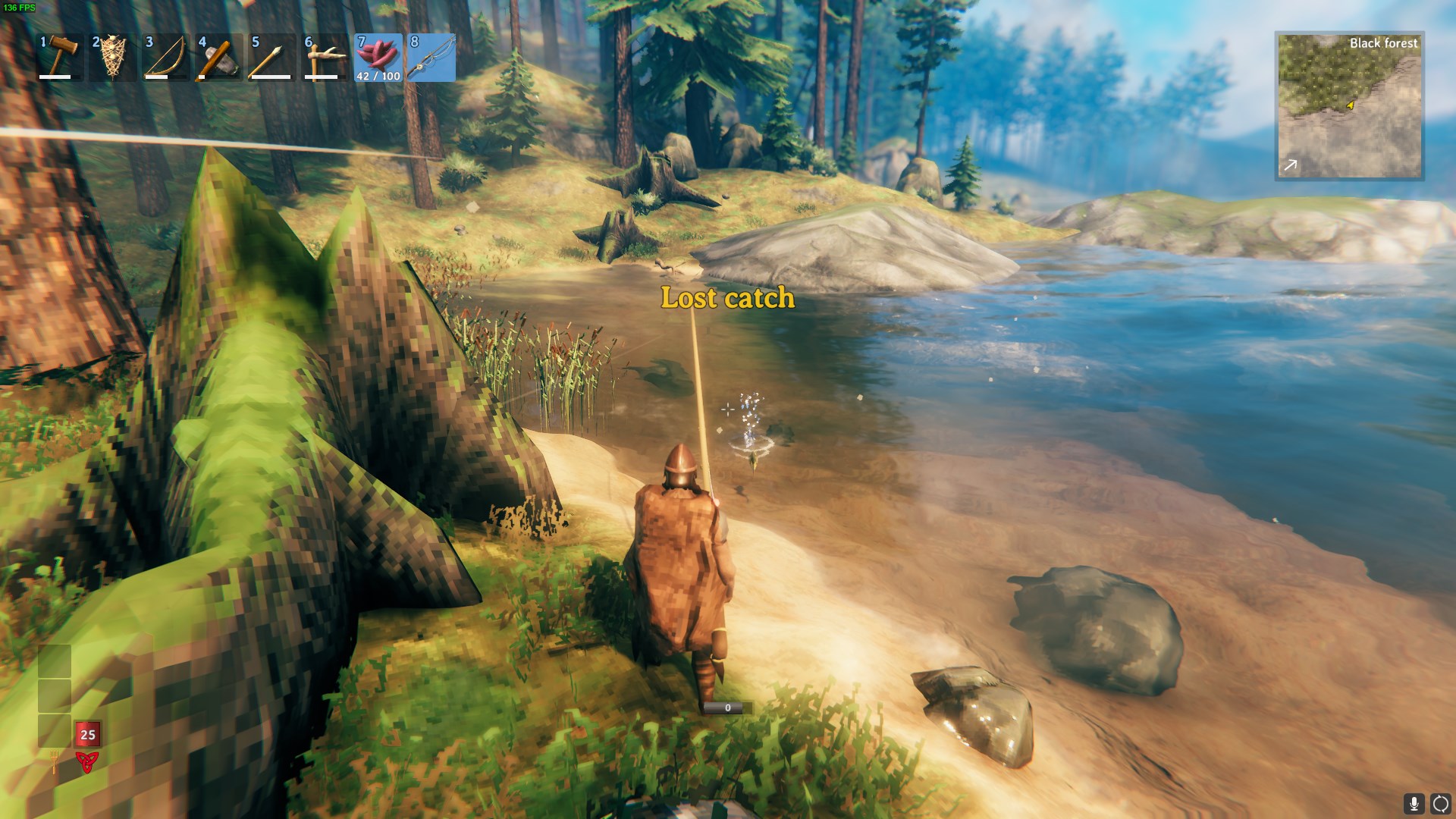Viewport: 1456px width, 819px height.
Task: Select the stone pickaxe in slot 4
Action: (x=219, y=57)
